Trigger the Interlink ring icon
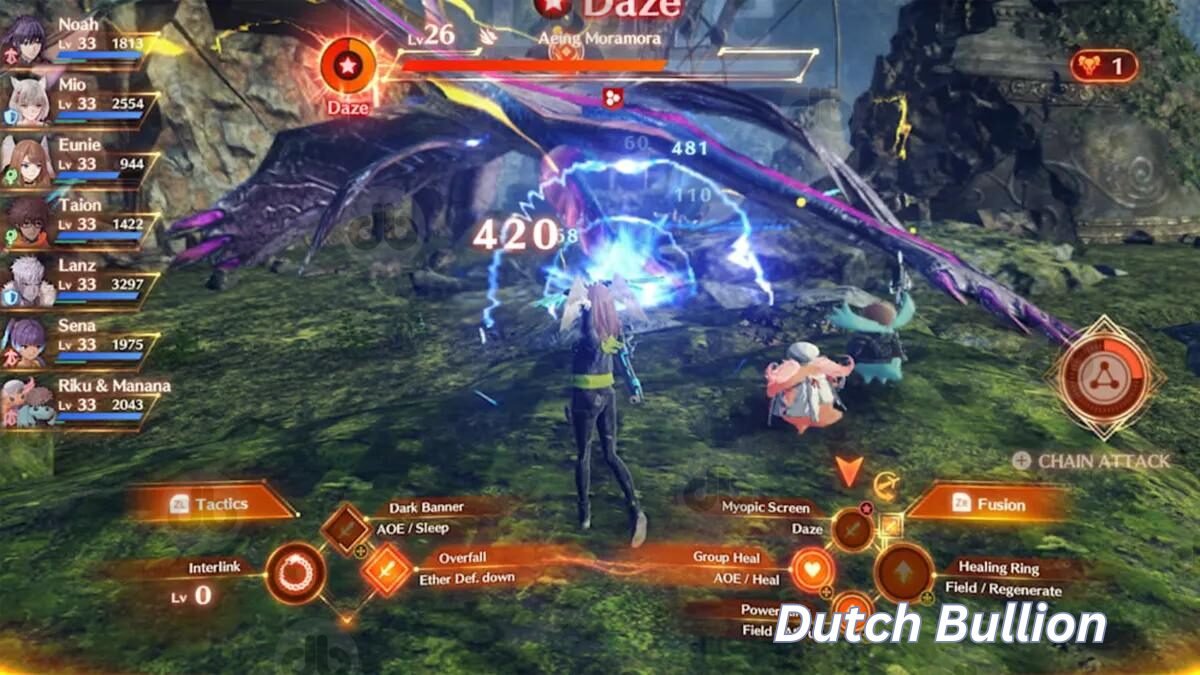This screenshot has height=675, width=1200. (295, 574)
